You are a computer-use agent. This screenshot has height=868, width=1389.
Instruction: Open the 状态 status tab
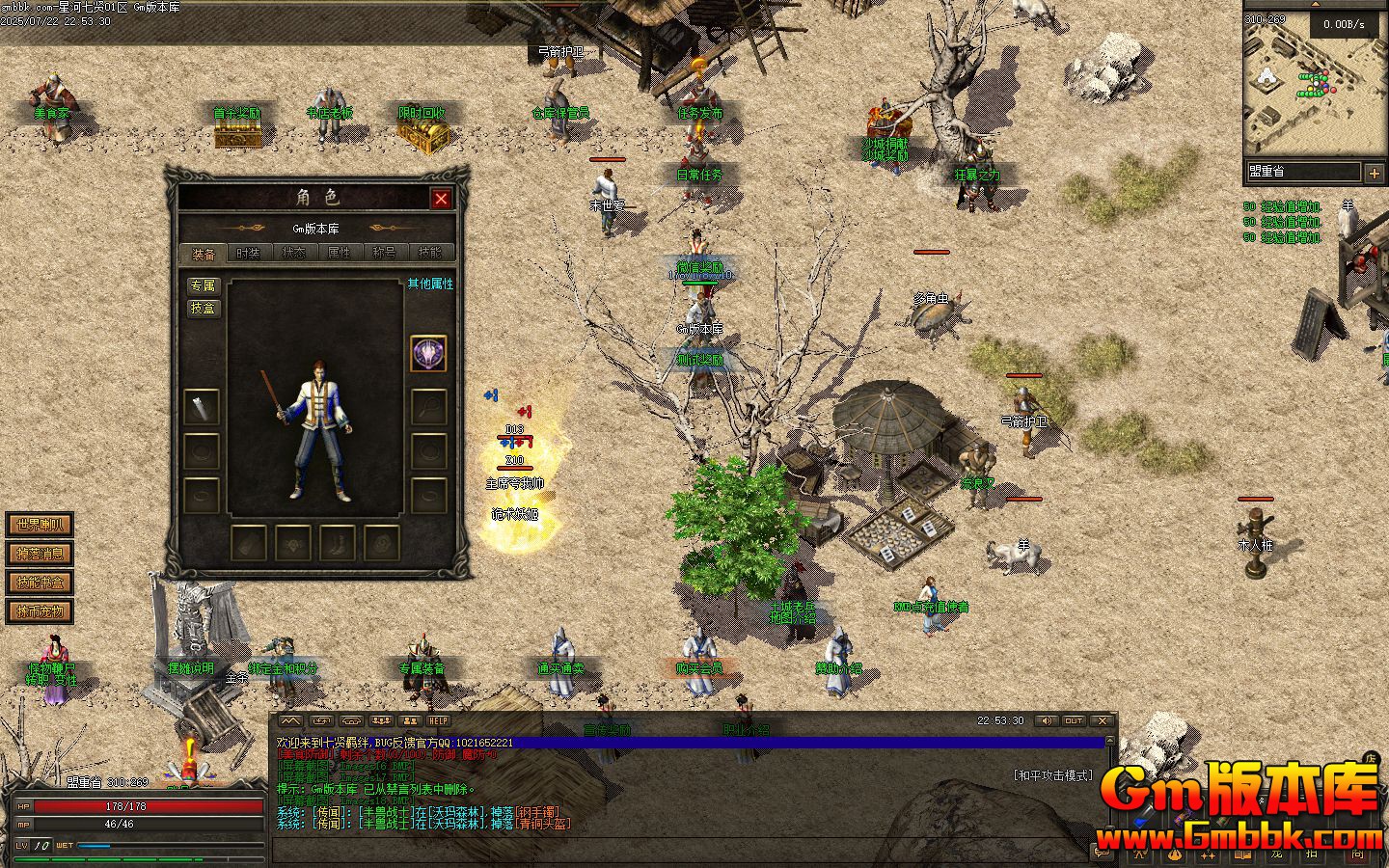point(293,254)
